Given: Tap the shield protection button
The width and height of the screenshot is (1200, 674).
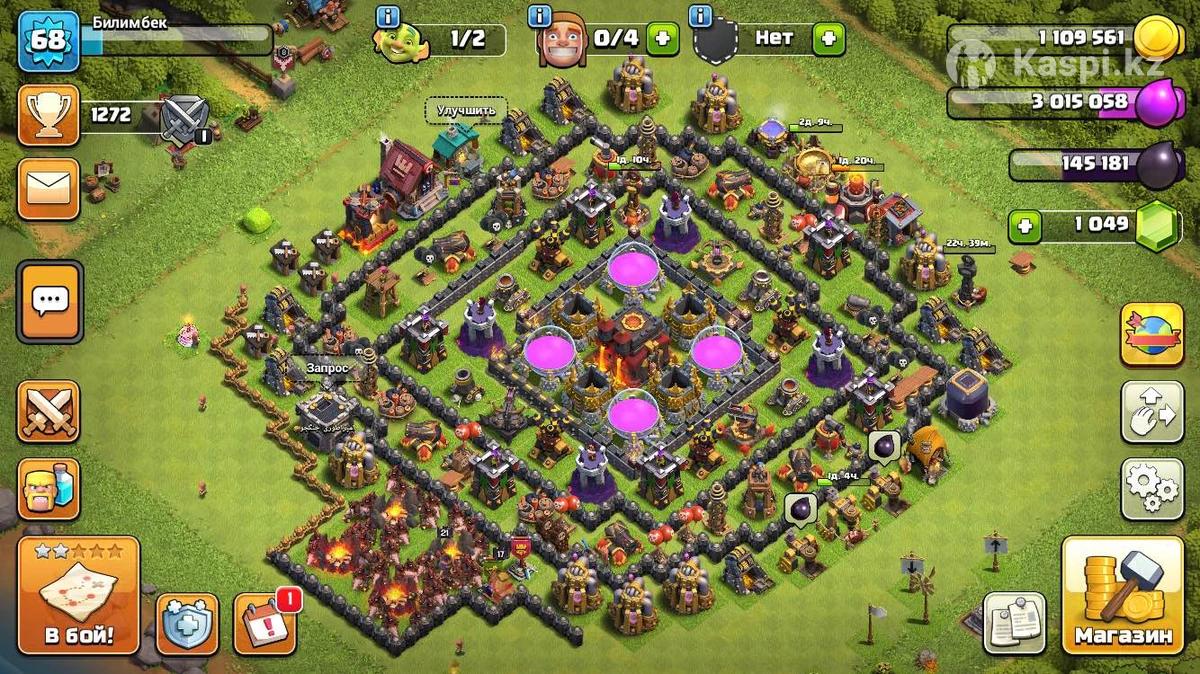Looking at the screenshot, I should point(187,624).
